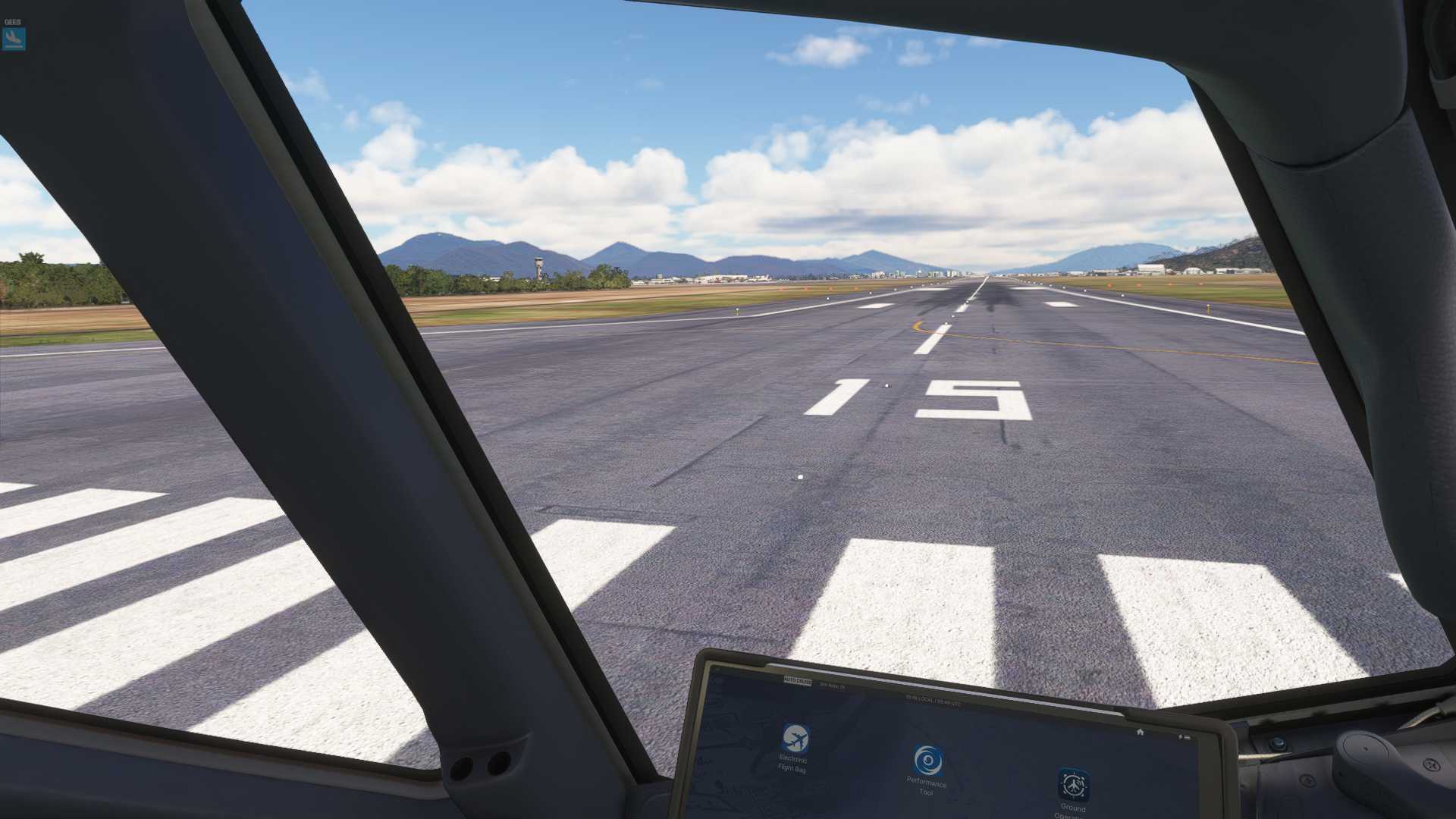The image size is (1456, 819).
Task: Click the GEES overlay icon
Action: [x=14, y=39]
